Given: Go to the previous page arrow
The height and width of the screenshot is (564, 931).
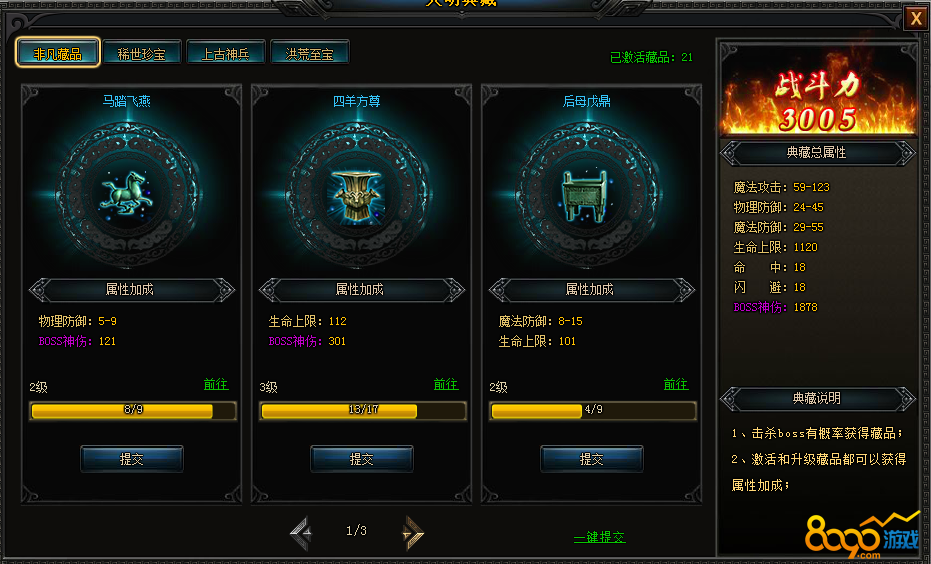Looking at the screenshot, I should tap(302, 532).
